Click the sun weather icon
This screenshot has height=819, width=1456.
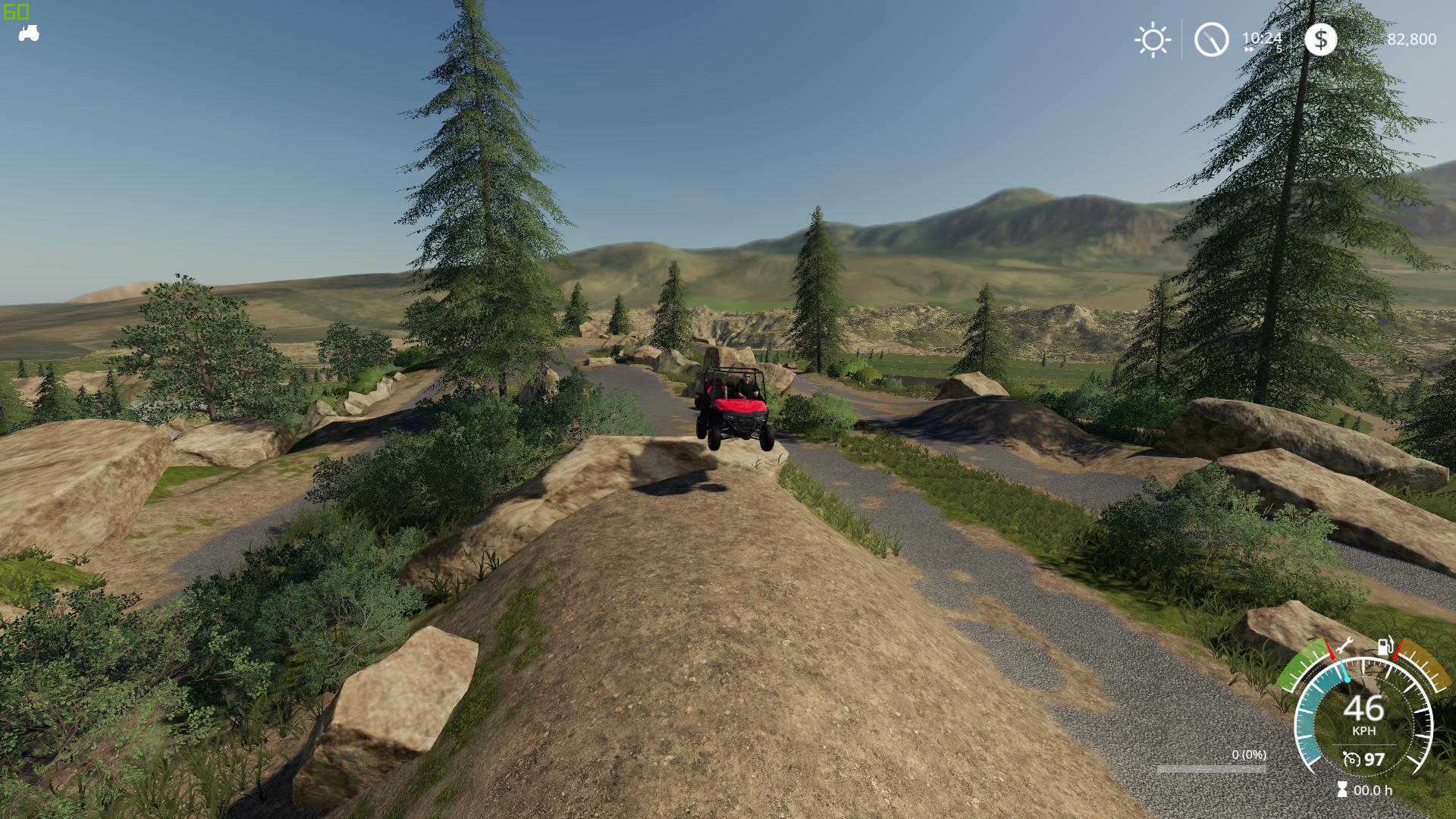point(1153,39)
